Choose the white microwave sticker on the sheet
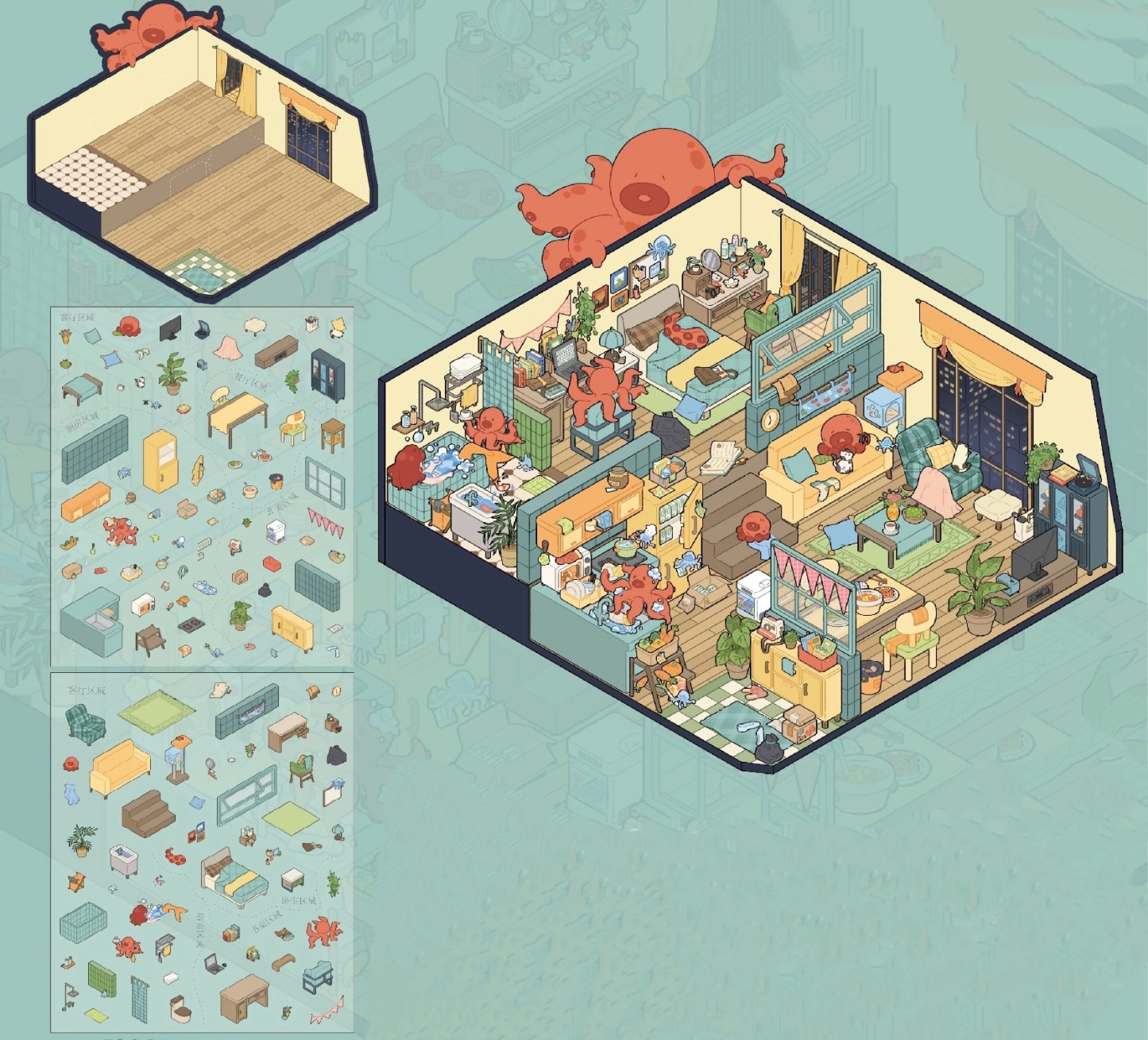The height and width of the screenshot is (1040, 1148). coord(142,605)
